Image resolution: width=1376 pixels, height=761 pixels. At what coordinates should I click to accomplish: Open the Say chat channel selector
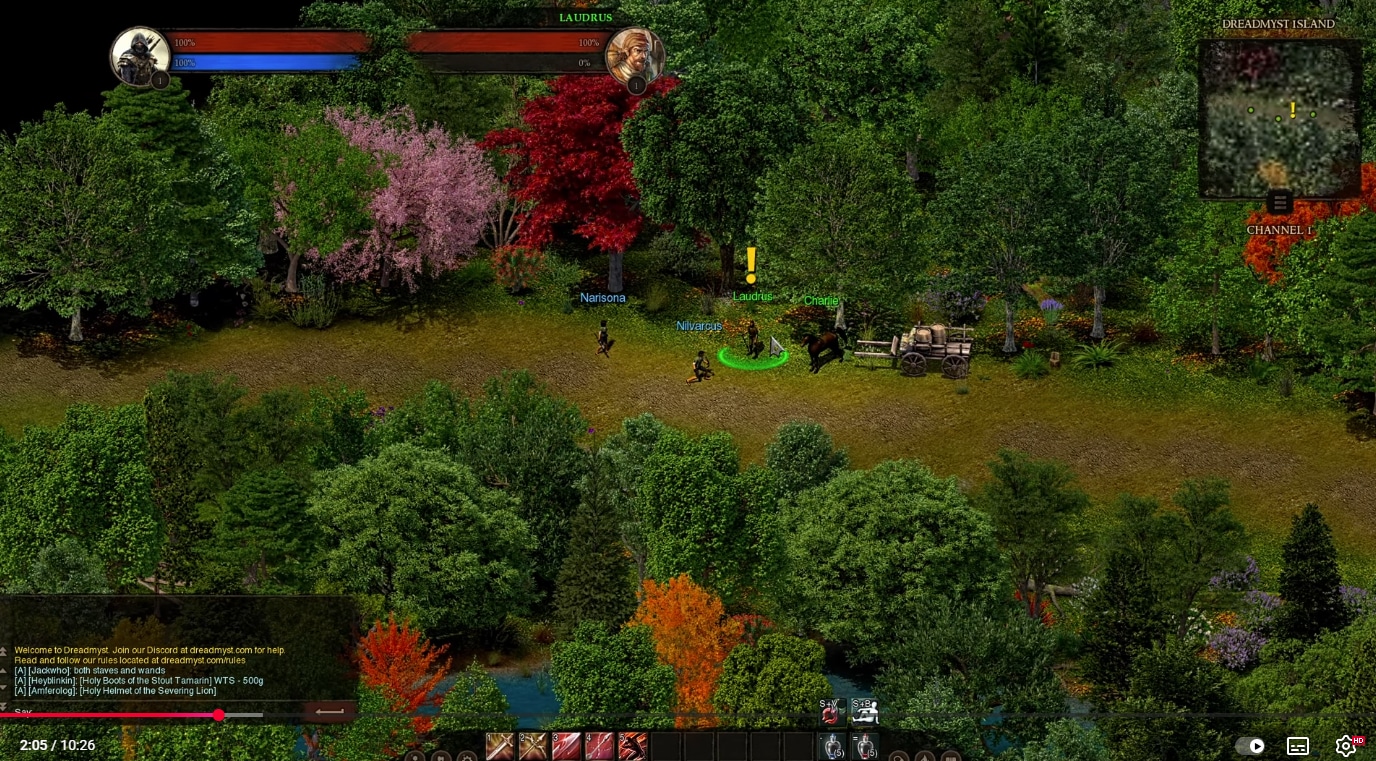[x=25, y=711]
